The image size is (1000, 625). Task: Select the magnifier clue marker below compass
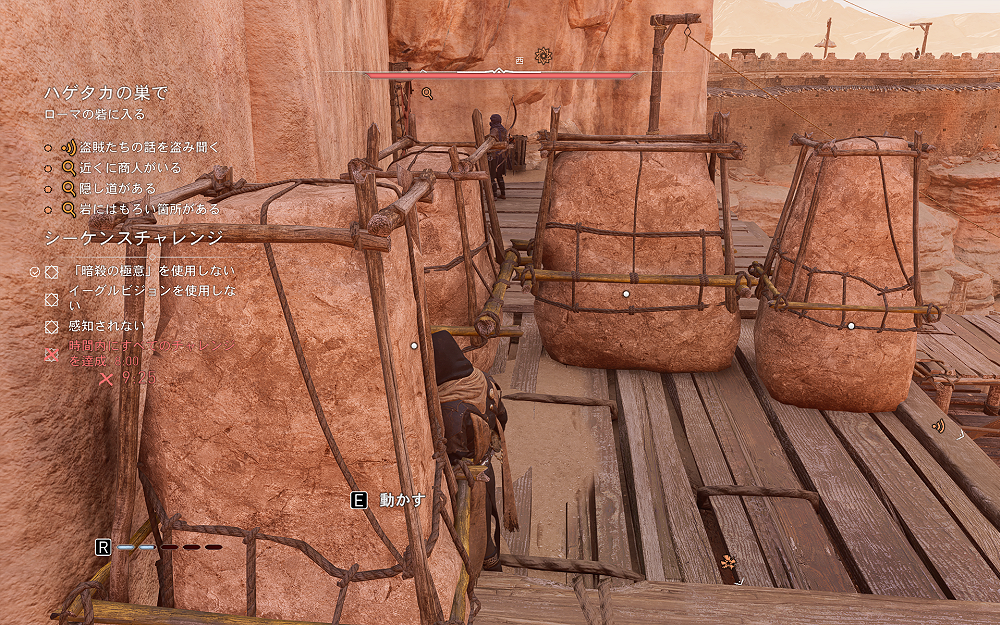pos(427,93)
